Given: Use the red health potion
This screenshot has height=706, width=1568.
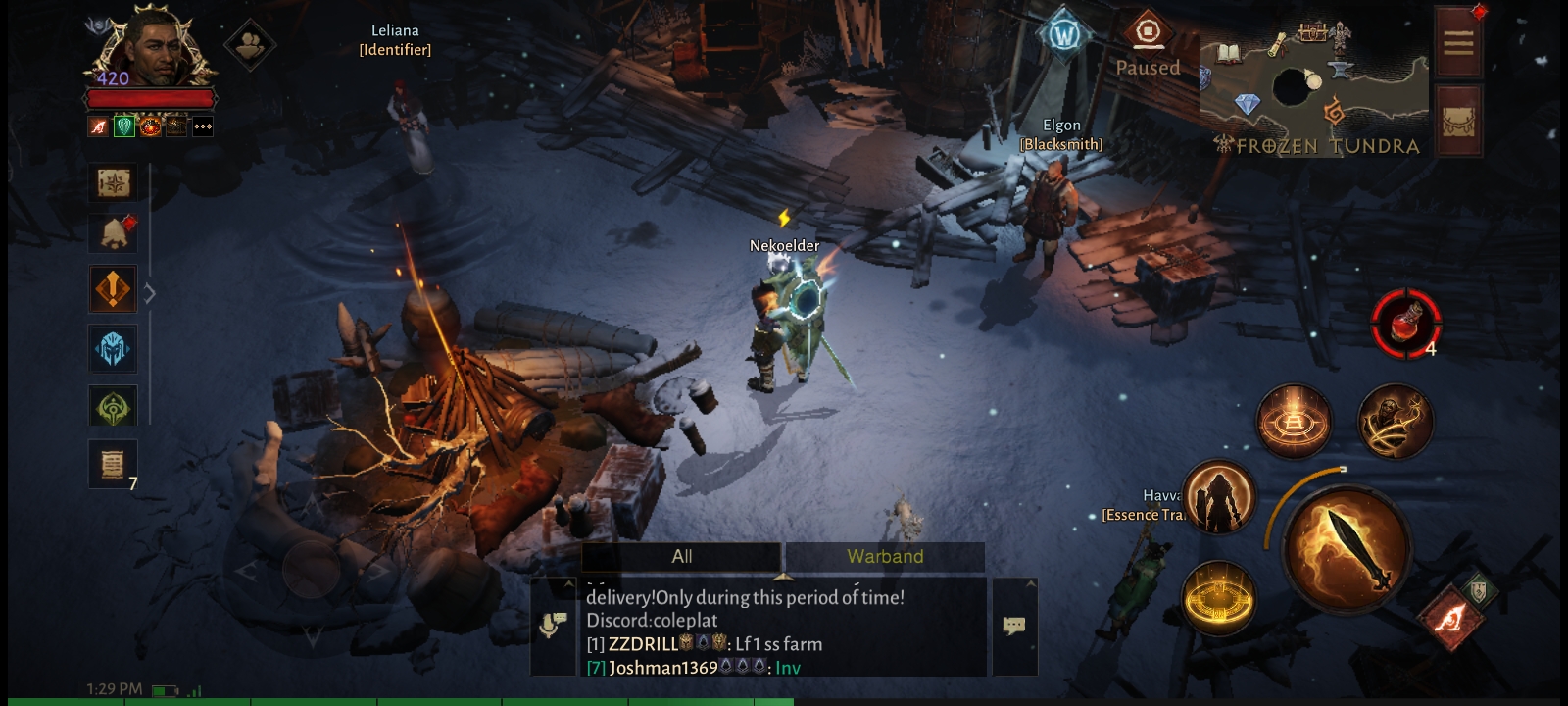Looking at the screenshot, I should point(1406,322).
